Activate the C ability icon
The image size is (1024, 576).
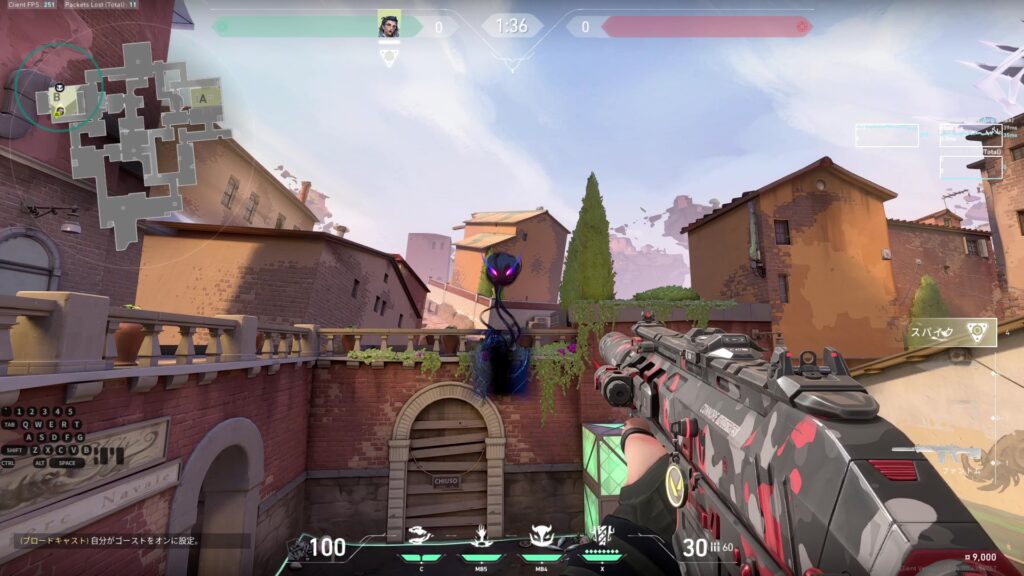click(421, 537)
